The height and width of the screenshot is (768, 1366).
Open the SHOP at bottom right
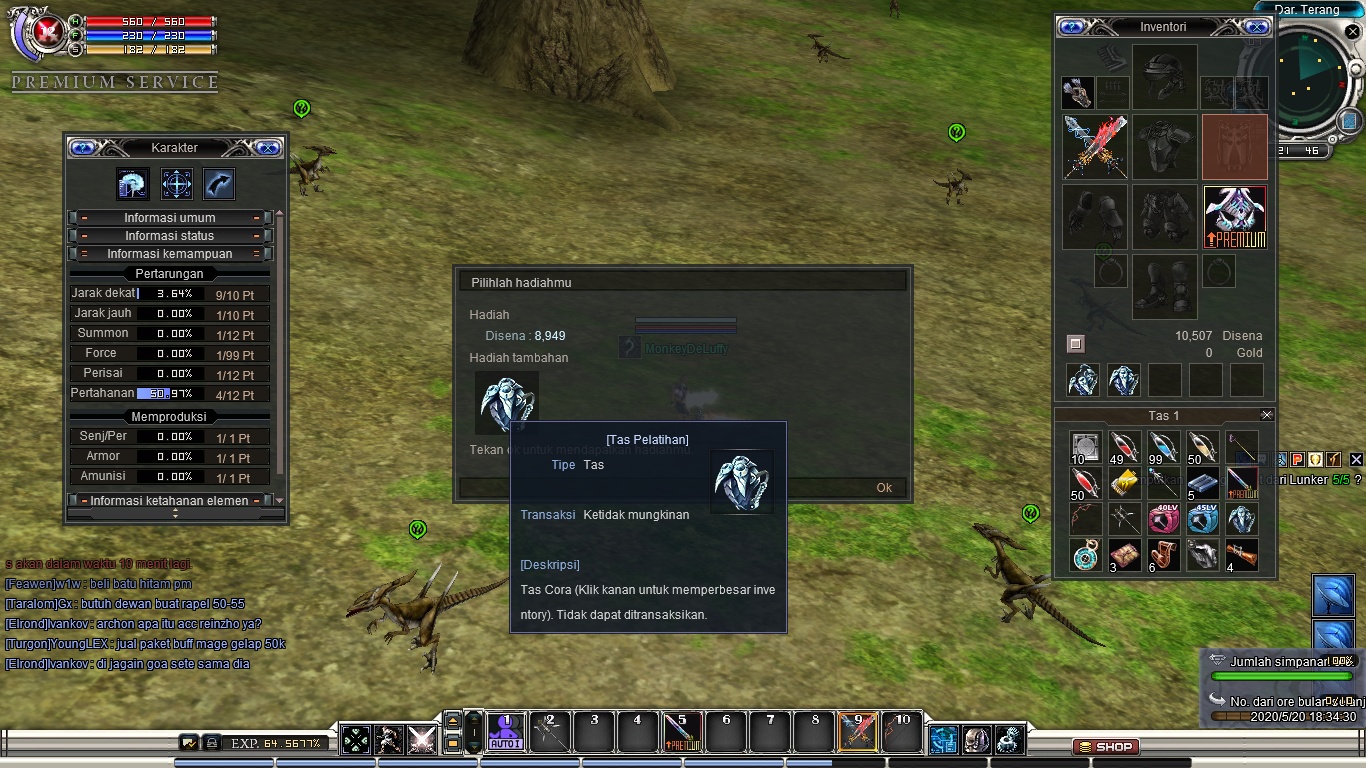[1104, 746]
